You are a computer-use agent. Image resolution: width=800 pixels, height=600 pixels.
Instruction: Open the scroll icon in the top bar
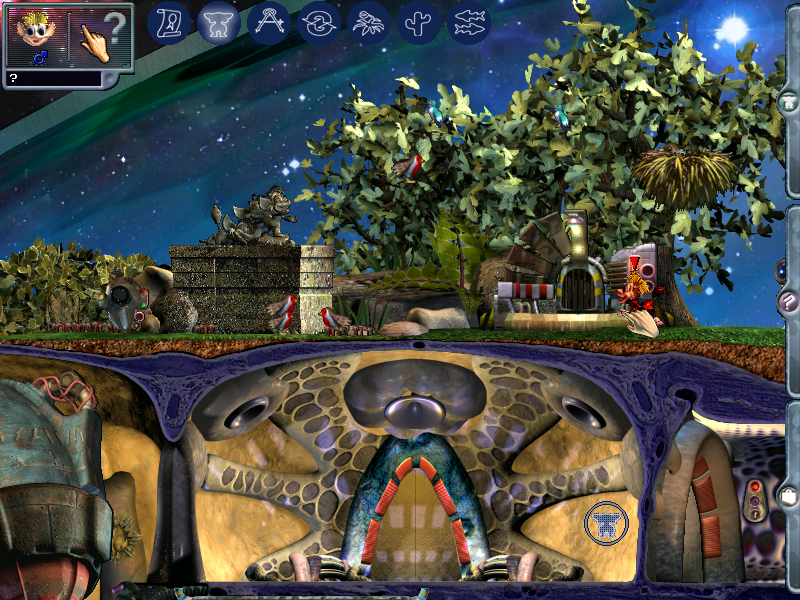click(x=169, y=21)
